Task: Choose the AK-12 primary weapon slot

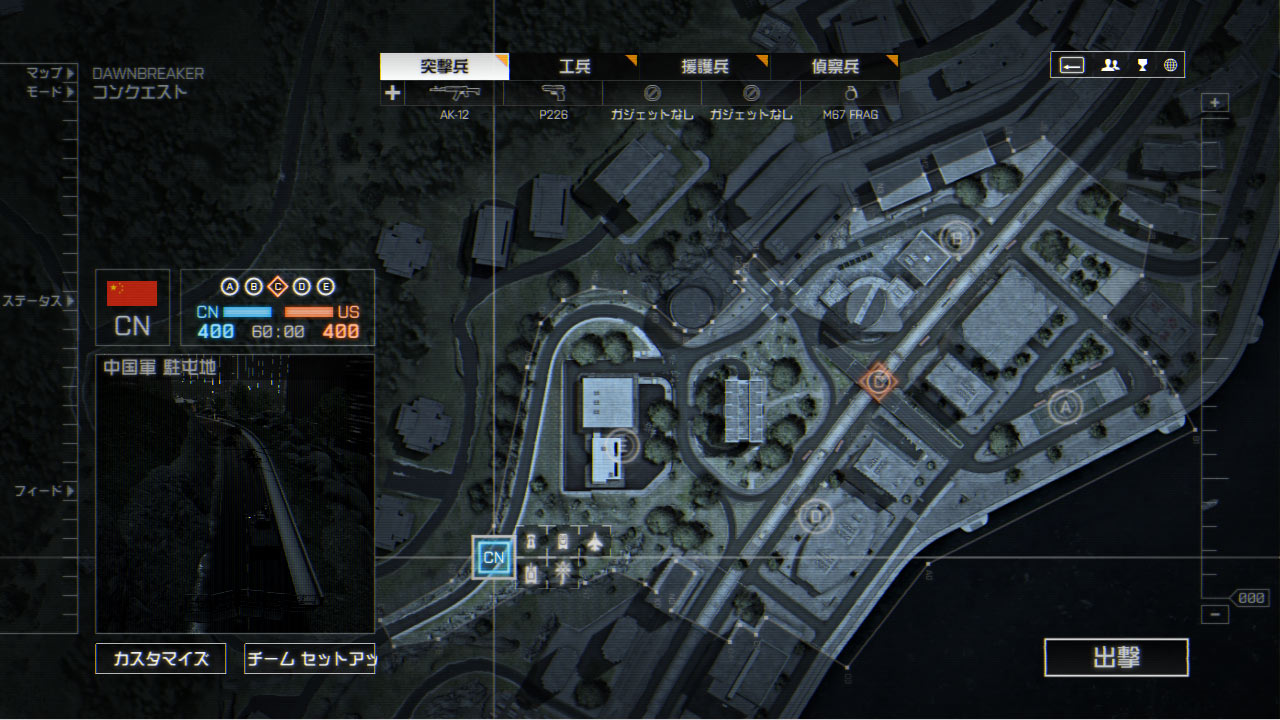Action: tap(454, 99)
